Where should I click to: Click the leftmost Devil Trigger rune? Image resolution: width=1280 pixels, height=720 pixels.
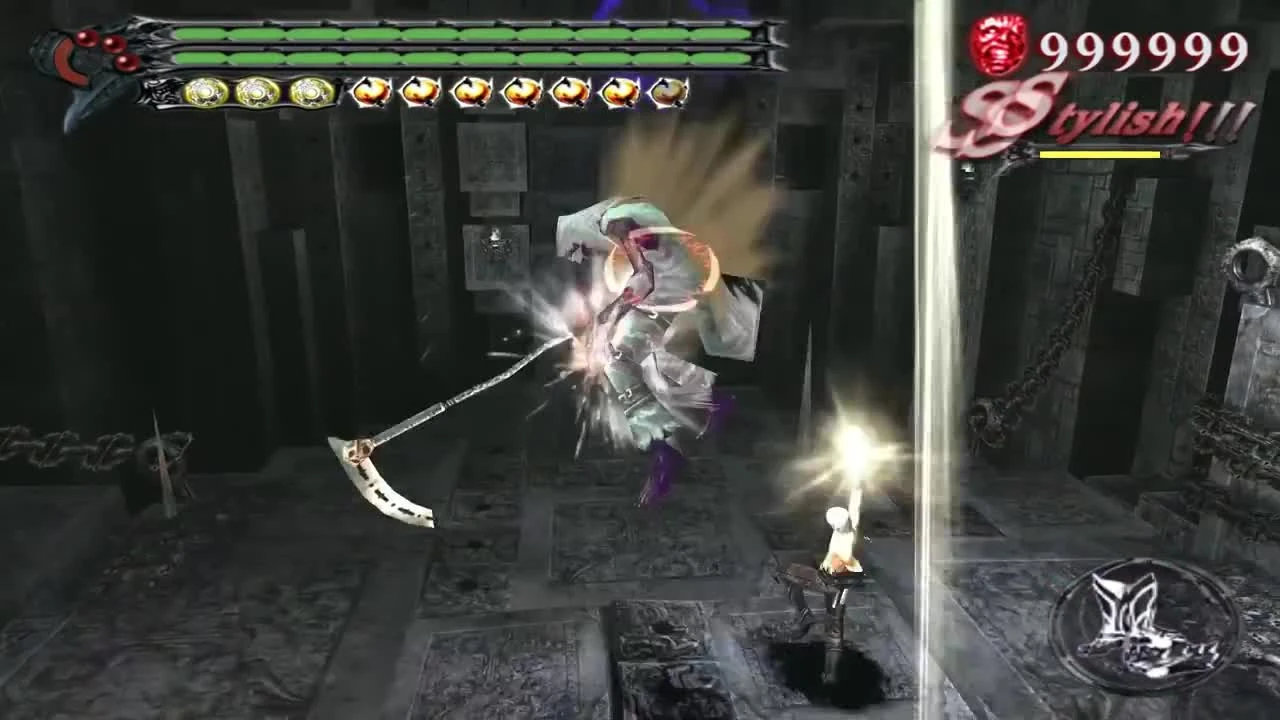click(370, 92)
